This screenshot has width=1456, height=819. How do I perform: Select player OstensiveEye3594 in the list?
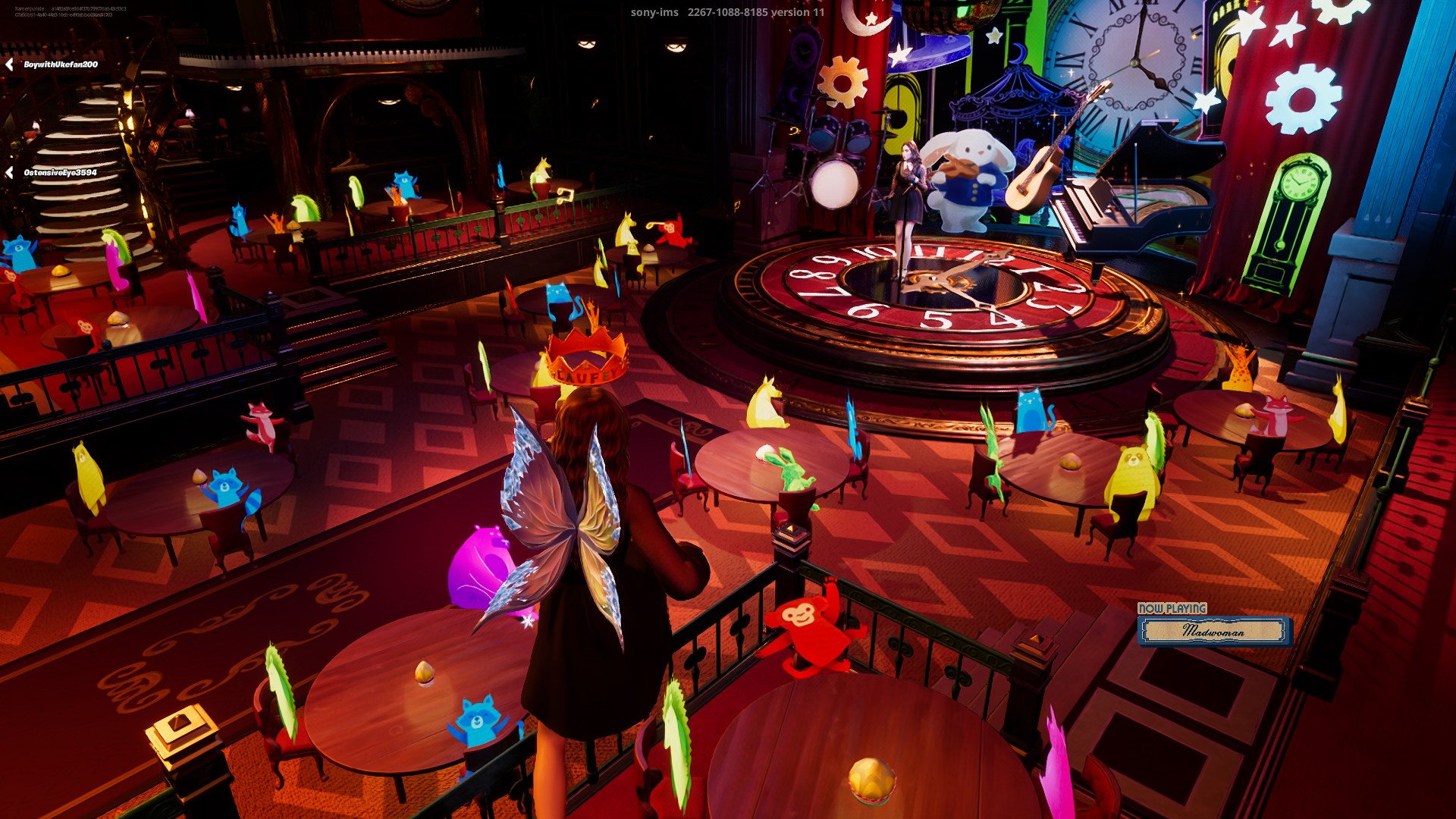click(60, 173)
